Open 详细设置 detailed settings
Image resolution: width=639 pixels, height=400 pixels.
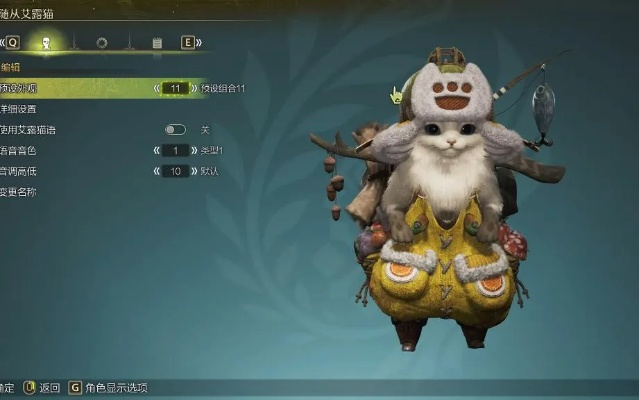18,109
